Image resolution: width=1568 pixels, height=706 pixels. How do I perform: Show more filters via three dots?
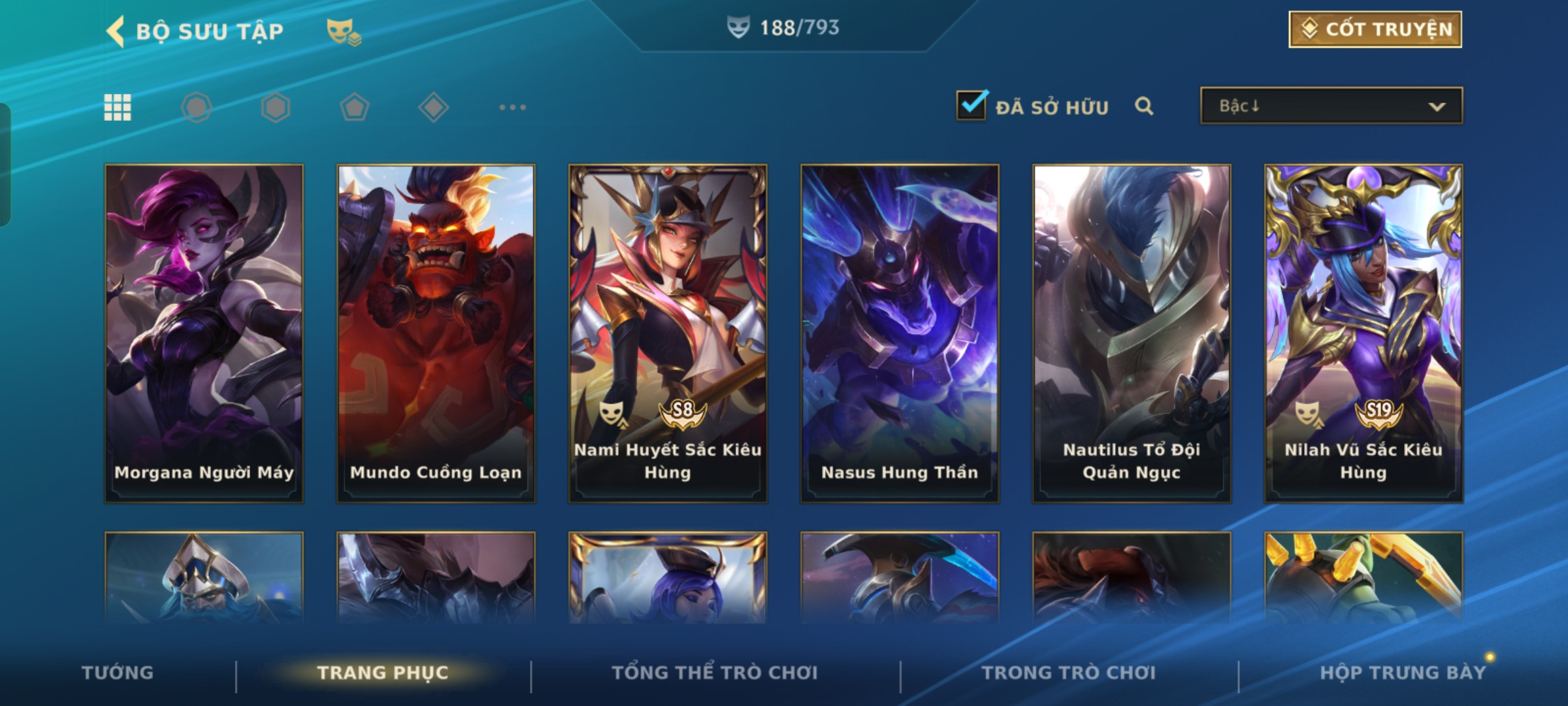click(x=512, y=107)
